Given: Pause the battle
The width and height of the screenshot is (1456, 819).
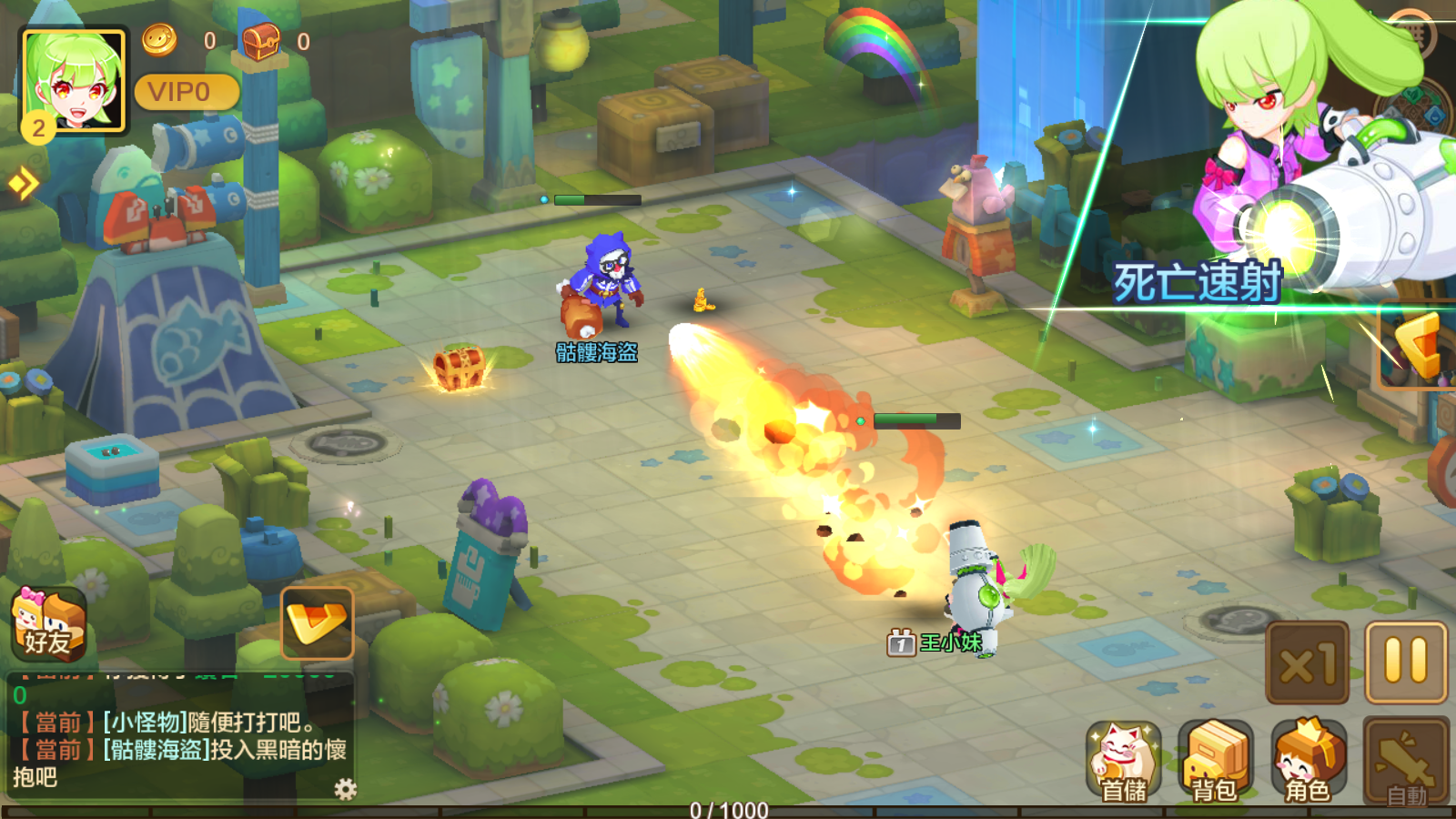Looking at the screenshot, I should (1405, 662).
